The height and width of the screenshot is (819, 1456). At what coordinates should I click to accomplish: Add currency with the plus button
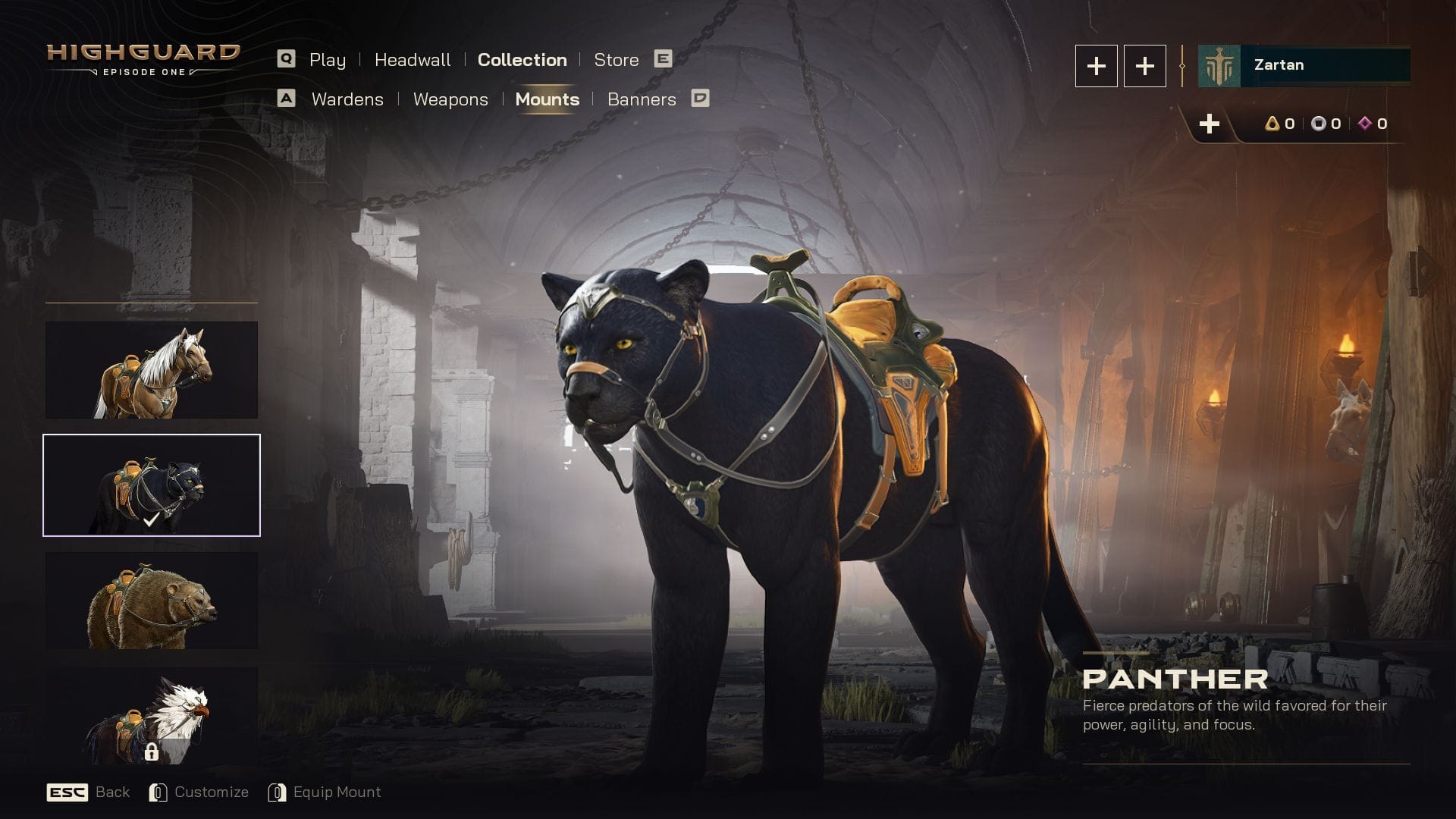click(x=1210, y=124)
